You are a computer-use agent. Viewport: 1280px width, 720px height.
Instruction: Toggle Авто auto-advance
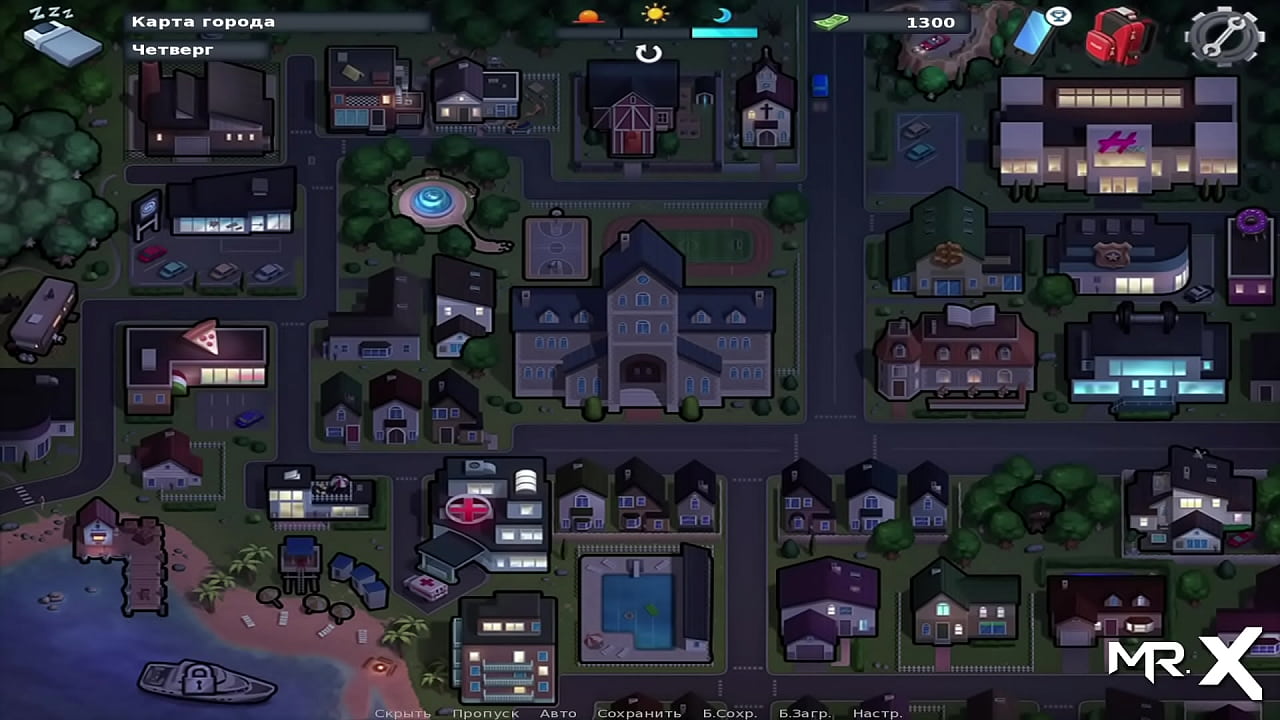pyautogui.click(x=558, y=713)
